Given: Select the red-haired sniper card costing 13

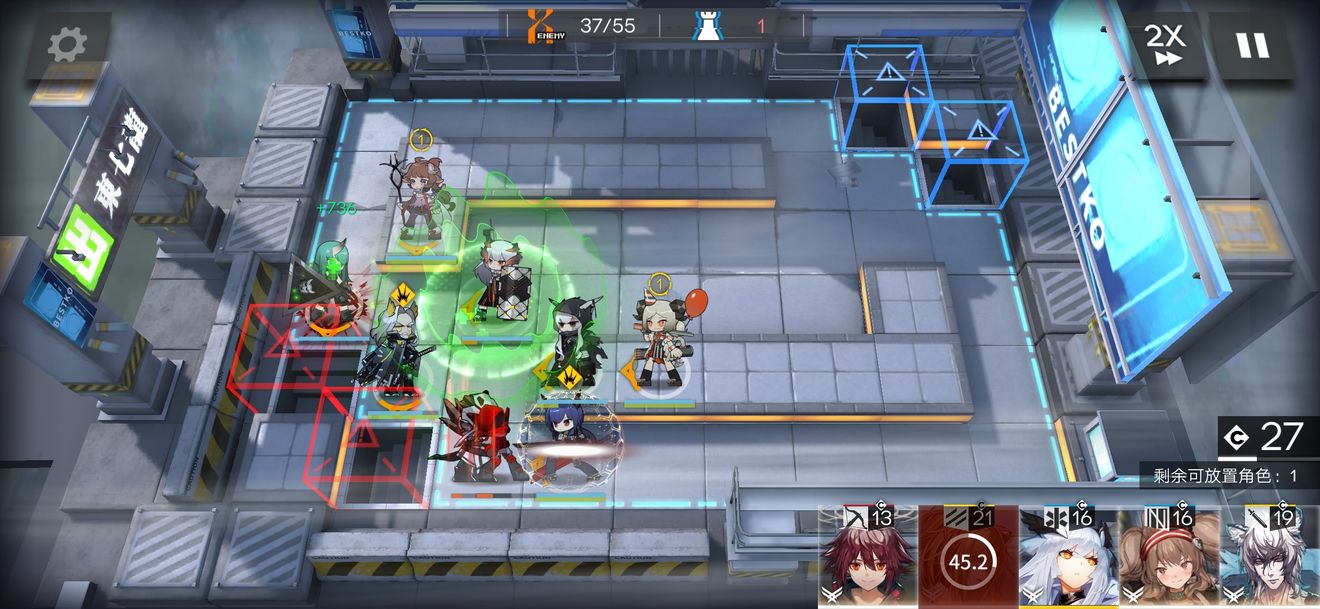Looking at the screenshot, I should click(867, 558).
